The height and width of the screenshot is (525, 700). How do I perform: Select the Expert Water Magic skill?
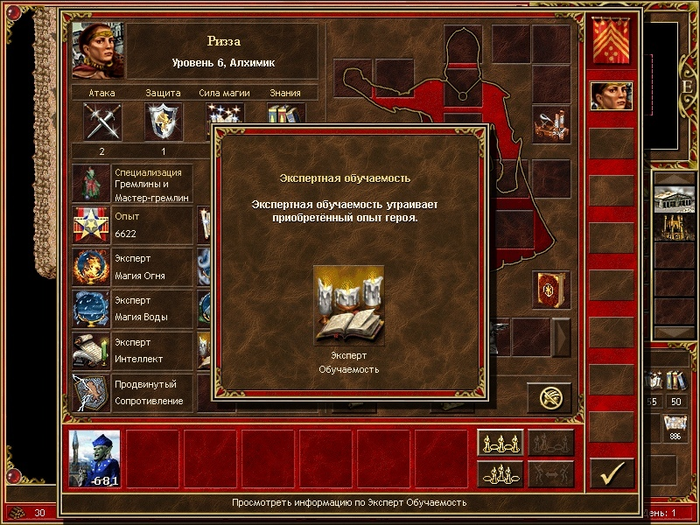(92, 310)
